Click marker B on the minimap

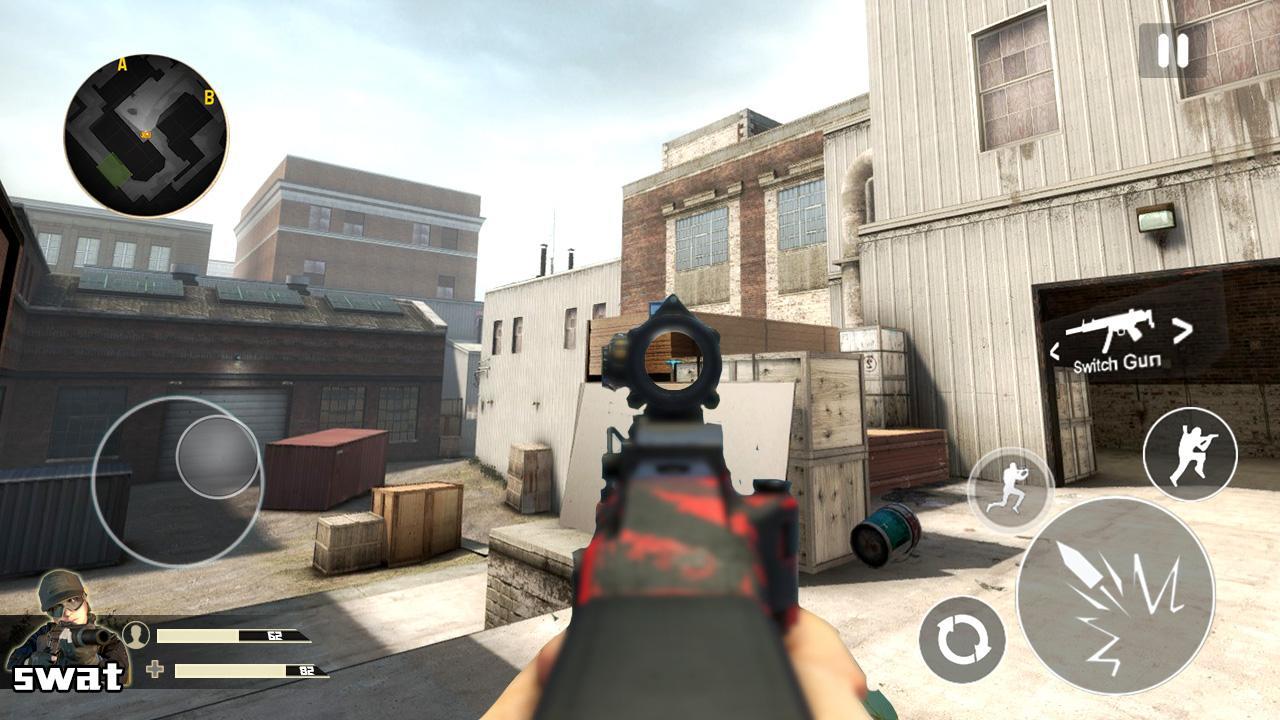pyautogui.click(x=209, y=97)
